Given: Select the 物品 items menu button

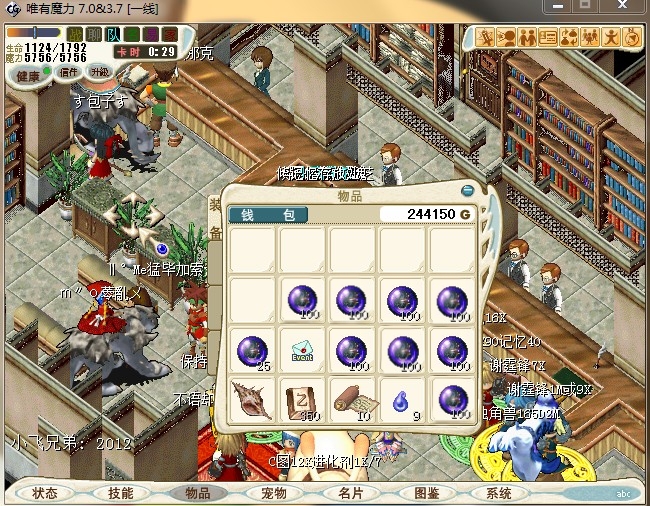Looking at the screenshot, I should coord(198,493).
